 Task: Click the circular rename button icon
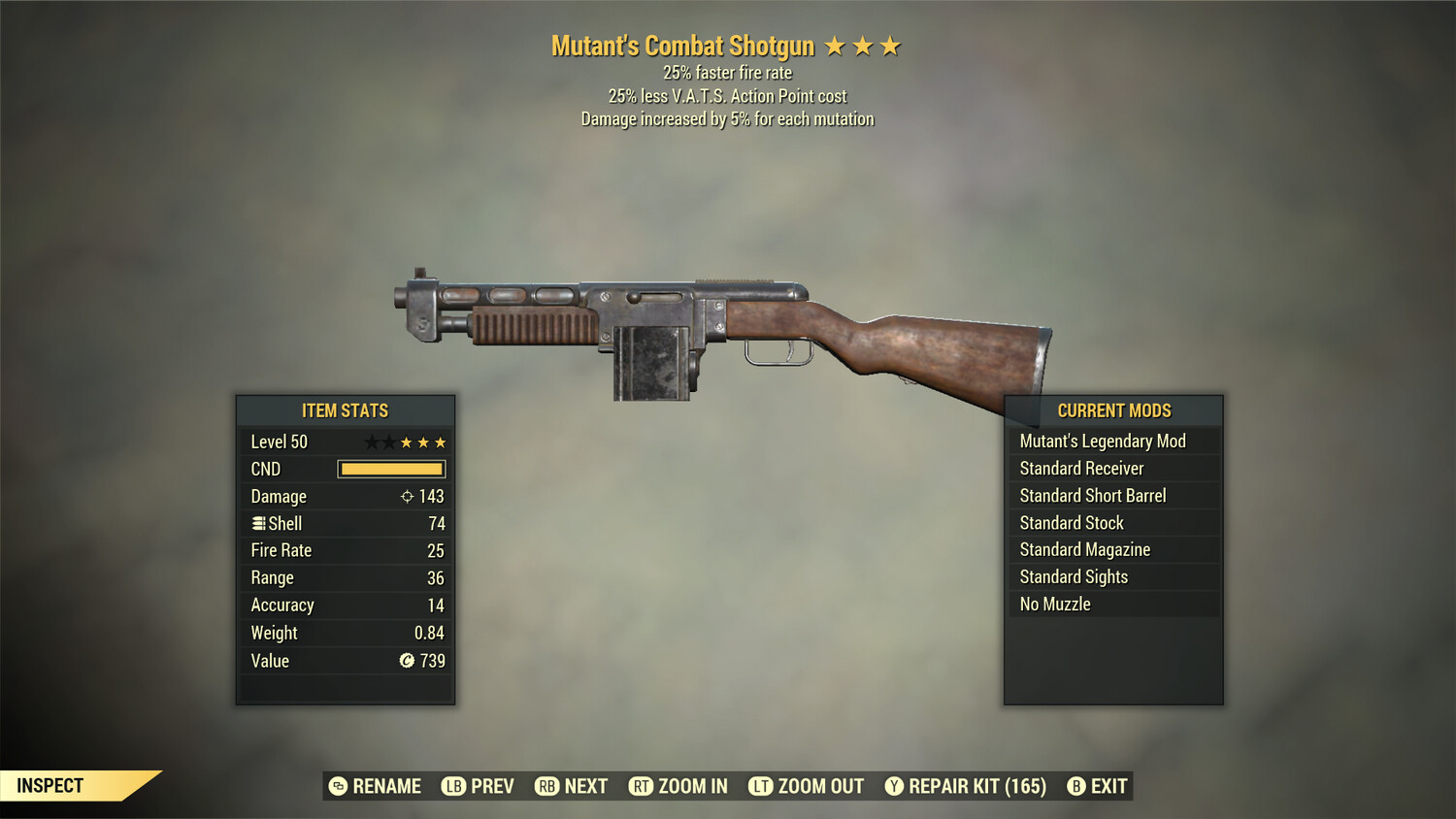(338, 786)
